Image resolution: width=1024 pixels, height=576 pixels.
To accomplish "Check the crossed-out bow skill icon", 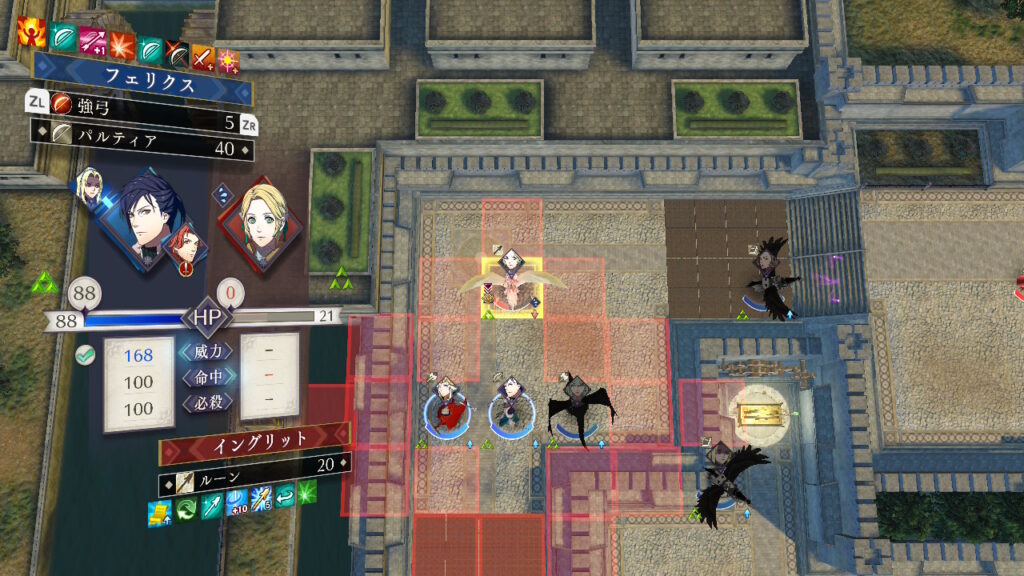I will point(178,52).
